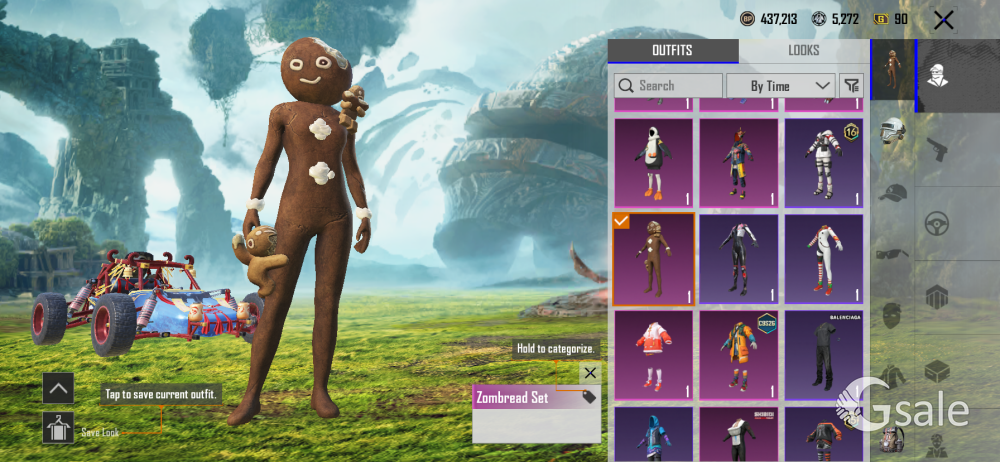
Task: Switch to the Looks tab
Action: 803,51
